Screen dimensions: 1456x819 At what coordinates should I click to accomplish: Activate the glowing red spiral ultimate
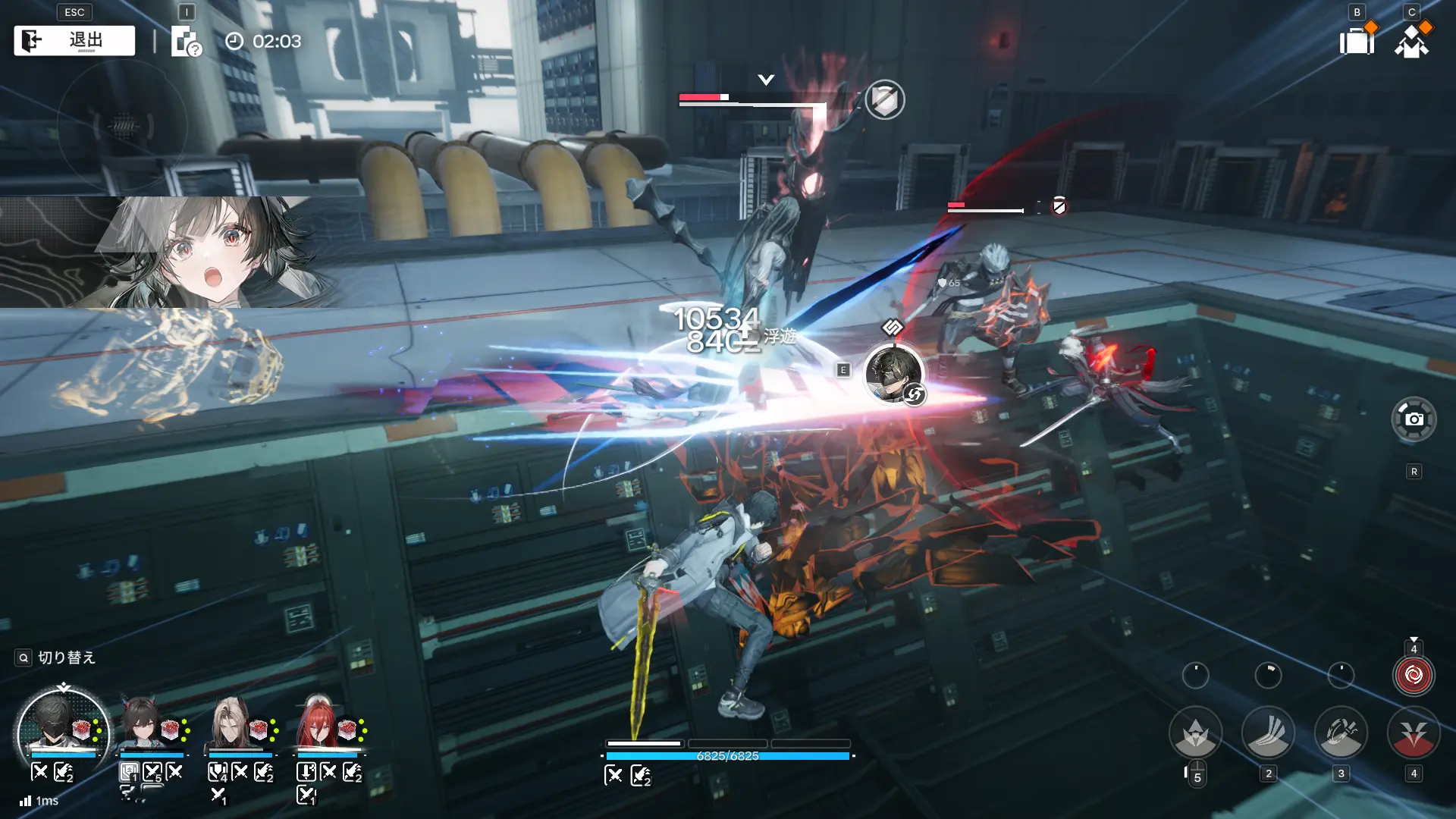pos(1414,675)
